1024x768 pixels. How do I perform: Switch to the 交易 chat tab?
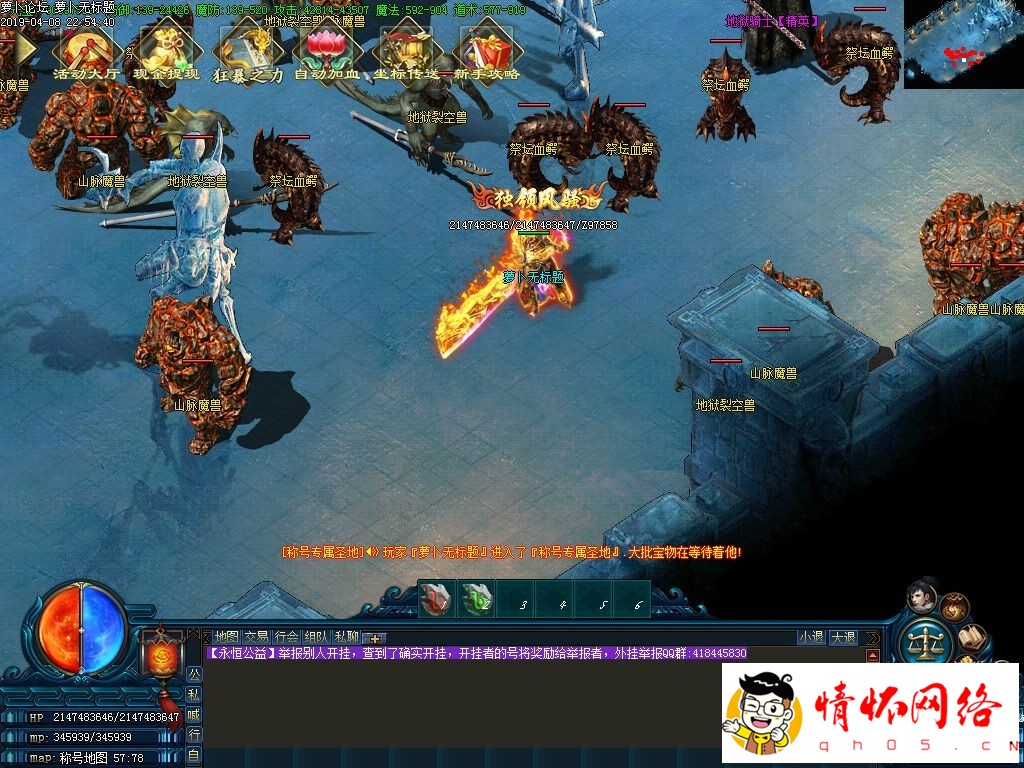257,637
